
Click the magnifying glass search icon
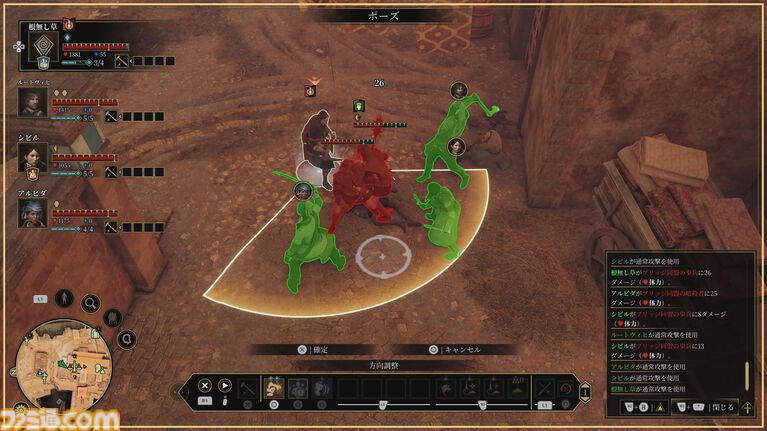click(91, 303)
